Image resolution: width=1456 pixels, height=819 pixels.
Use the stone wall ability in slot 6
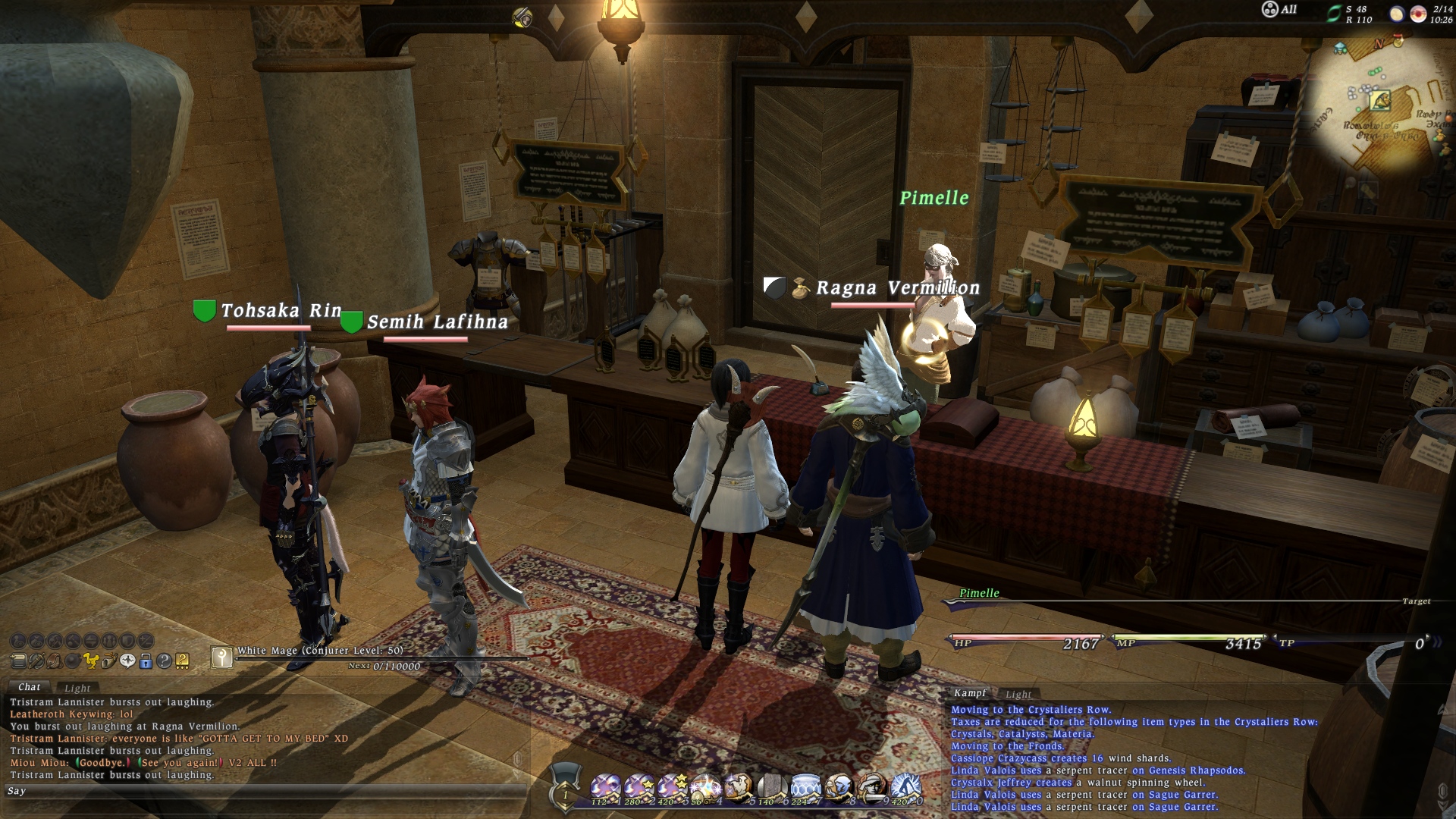coord(772,789)
